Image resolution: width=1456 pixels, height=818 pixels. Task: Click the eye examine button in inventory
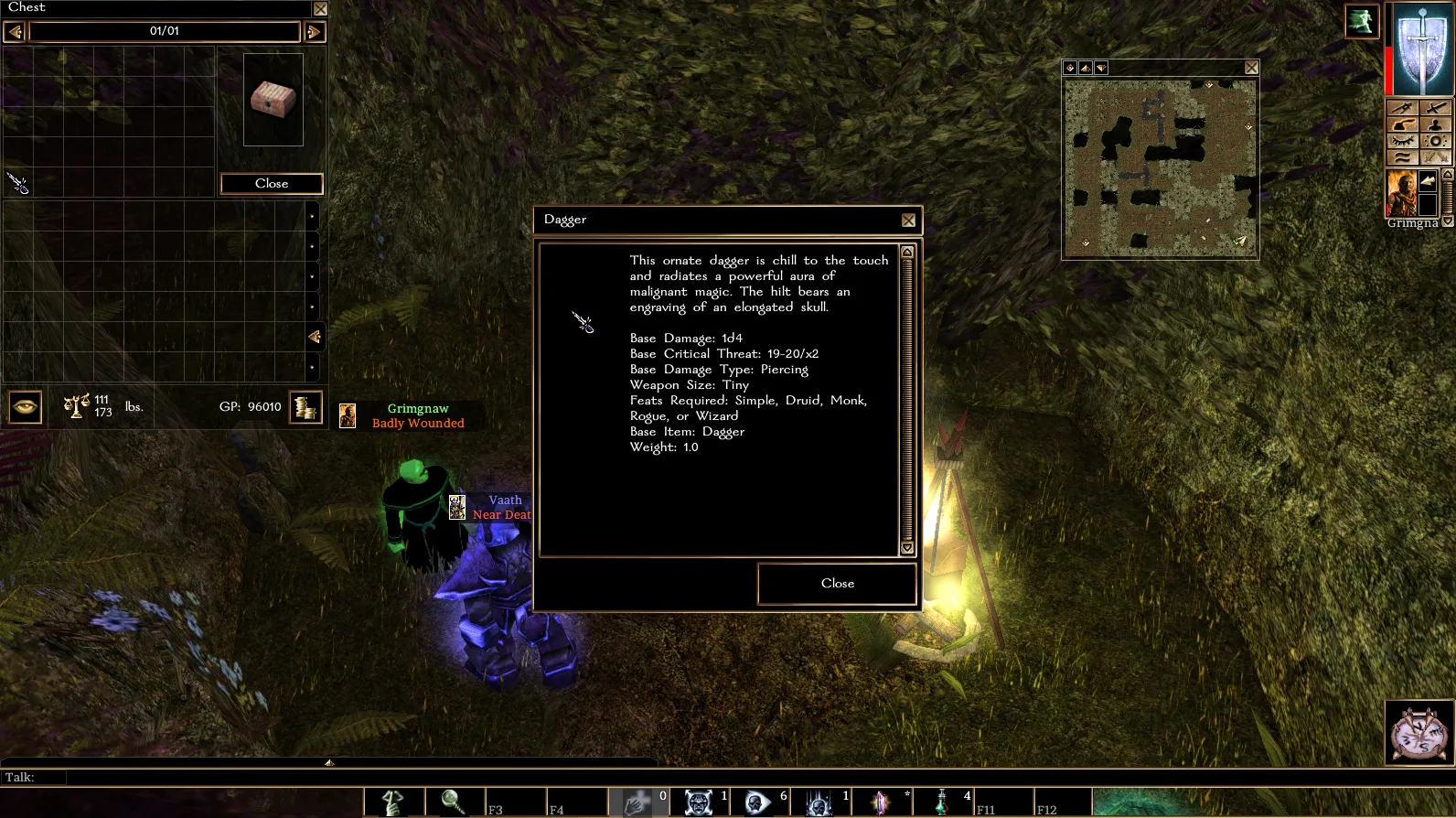[x=26, y=407]
